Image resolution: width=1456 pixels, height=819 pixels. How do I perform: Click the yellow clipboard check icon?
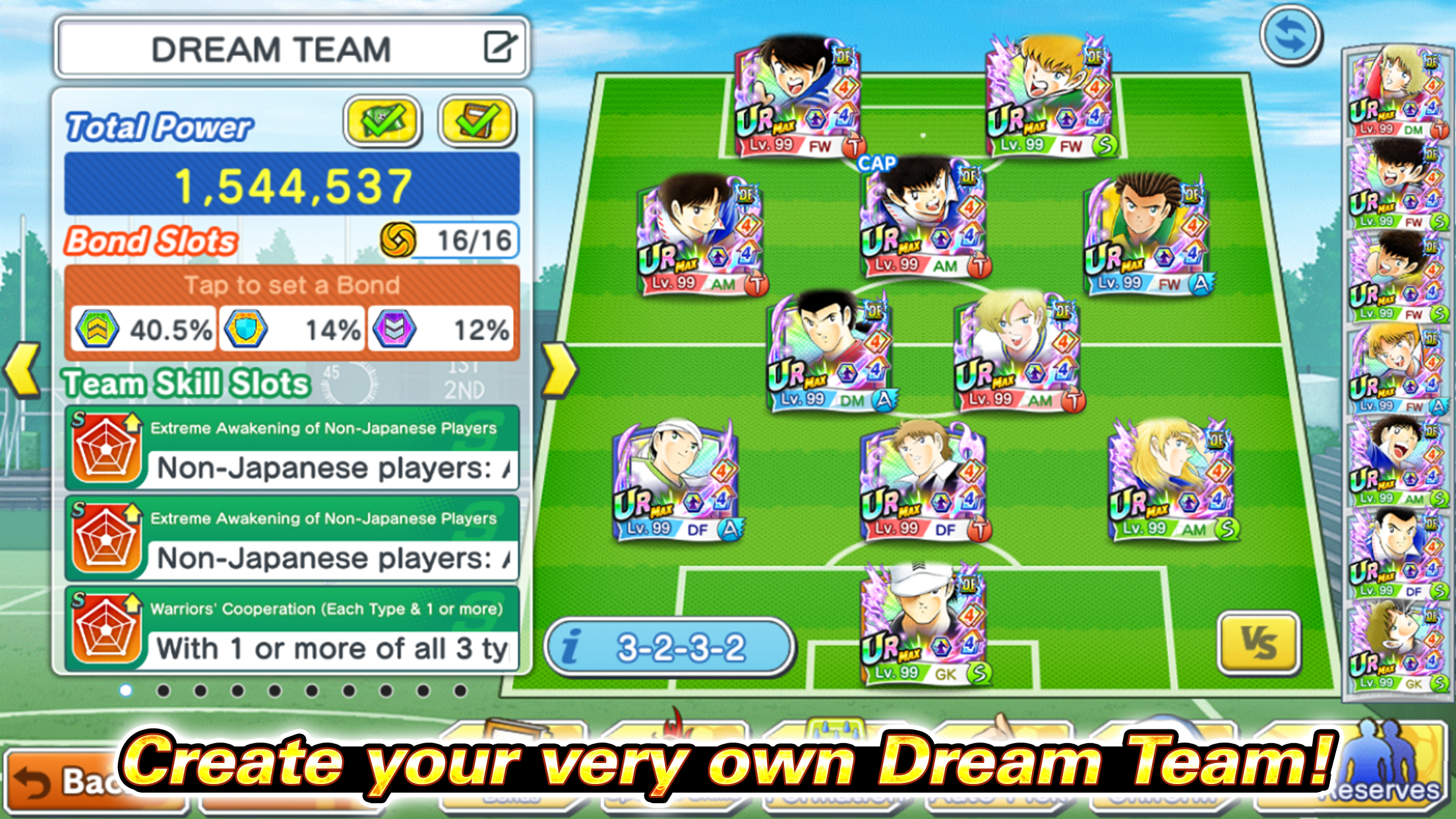(x=477, y=120)
